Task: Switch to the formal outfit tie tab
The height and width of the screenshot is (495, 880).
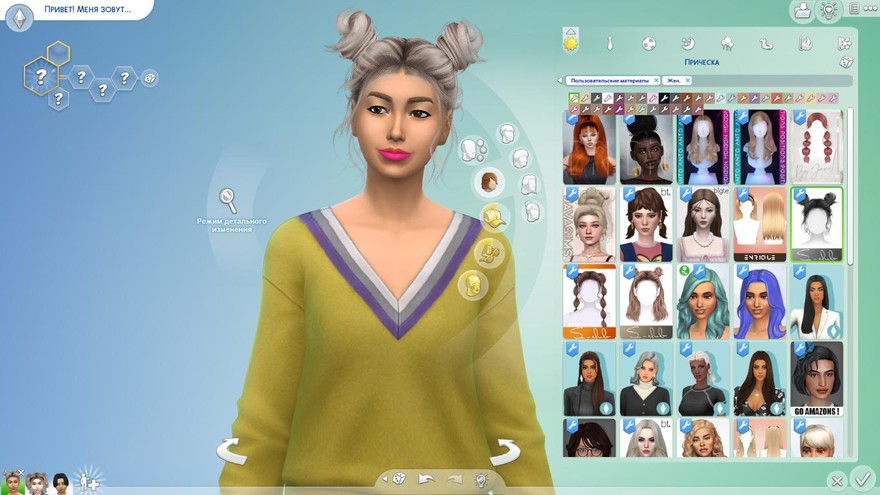Action: [609, 44]
